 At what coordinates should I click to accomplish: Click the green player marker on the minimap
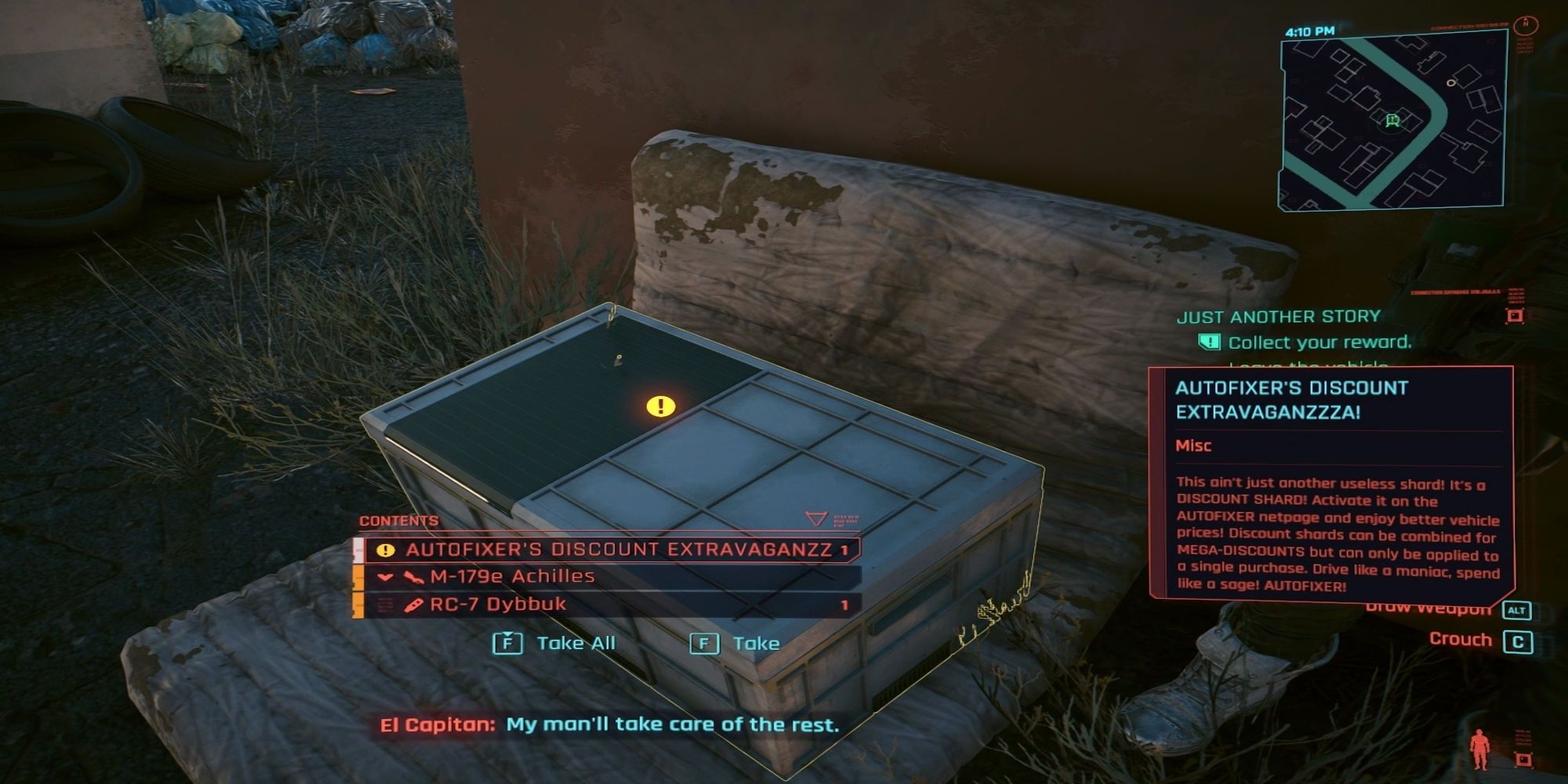click(1393, 120)
